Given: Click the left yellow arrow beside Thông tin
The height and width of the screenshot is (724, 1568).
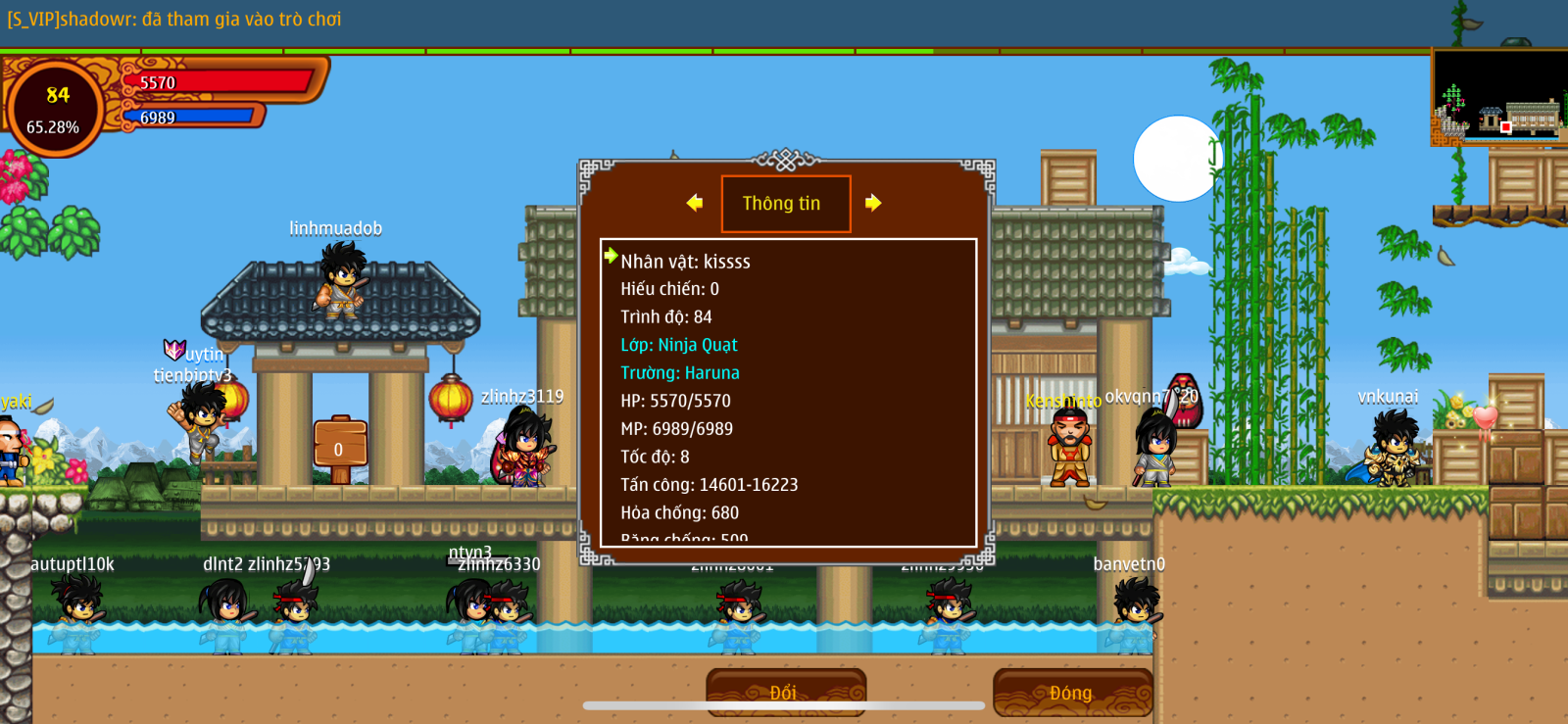Looking at the screenshot, I should pyautogui.click(x=695, y=203).
